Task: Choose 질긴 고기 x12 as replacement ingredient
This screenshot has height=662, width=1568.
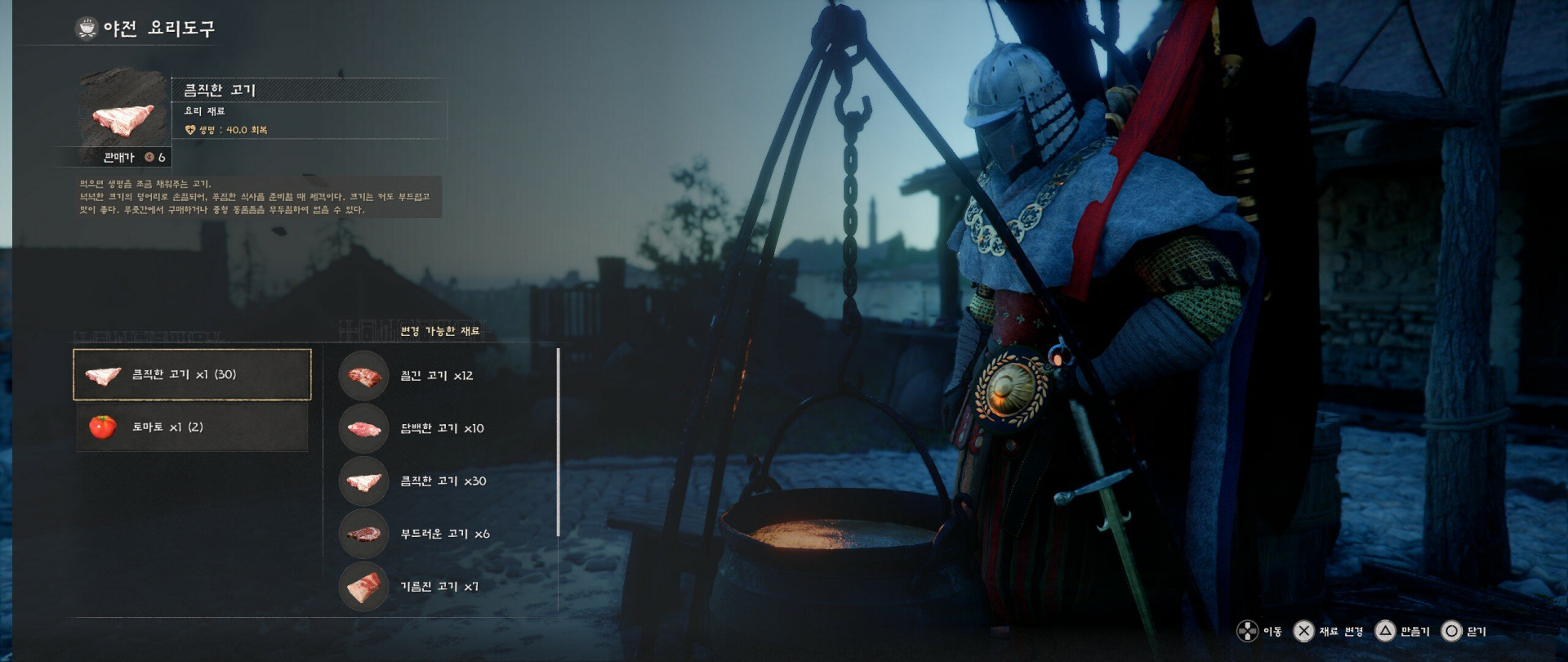Action: (x=436, y=376)
